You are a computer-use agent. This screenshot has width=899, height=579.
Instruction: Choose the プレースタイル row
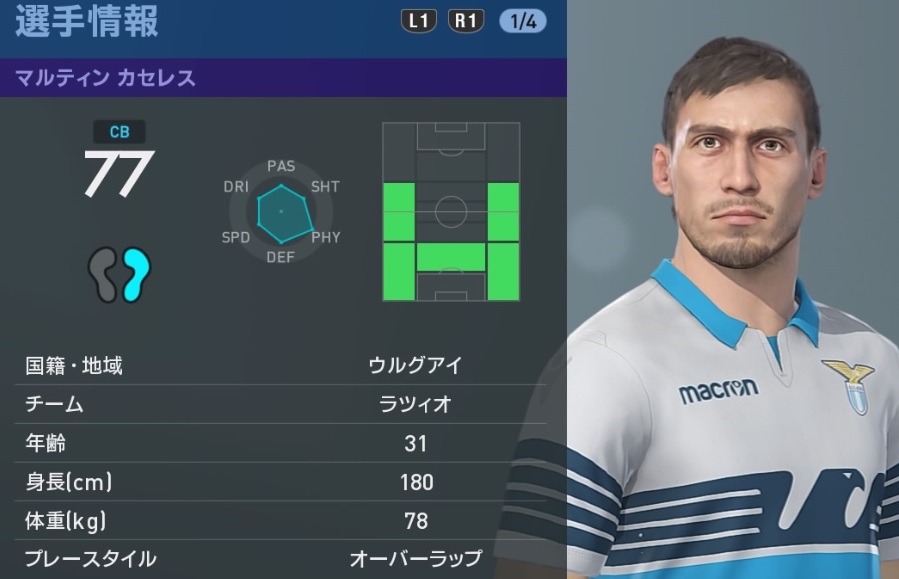pos(283,559)
